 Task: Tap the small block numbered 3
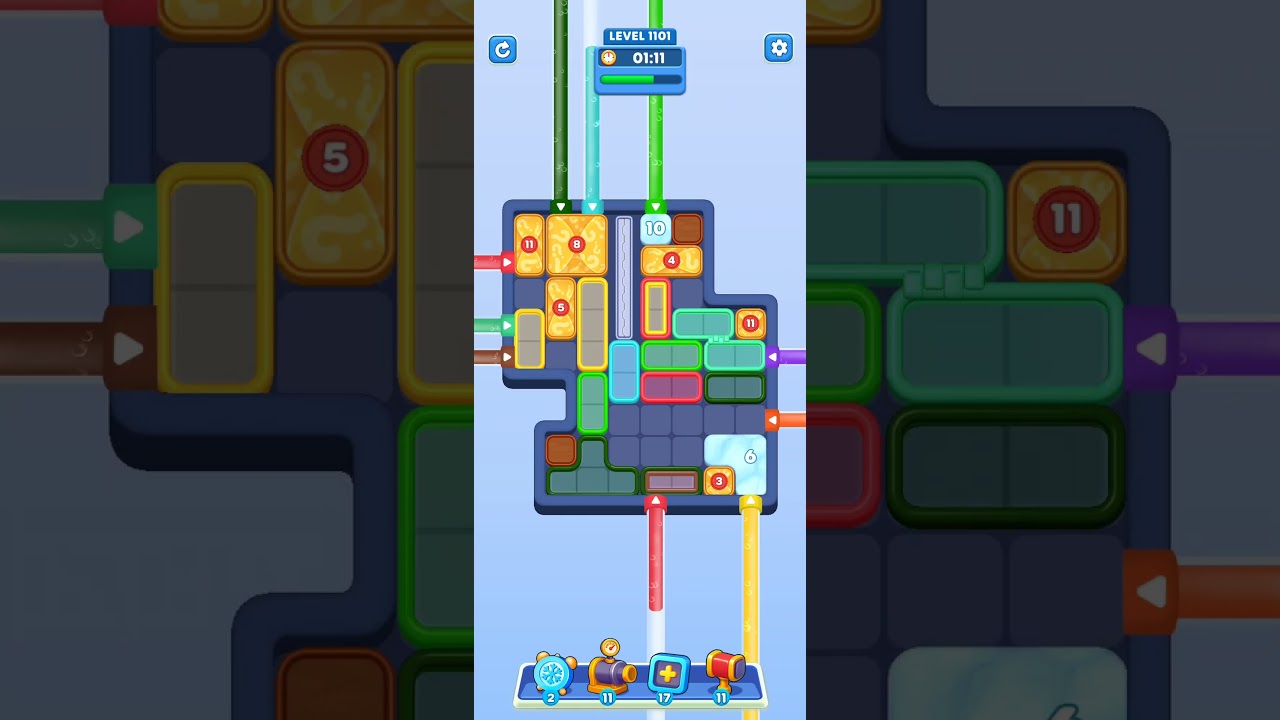[718, 481]
